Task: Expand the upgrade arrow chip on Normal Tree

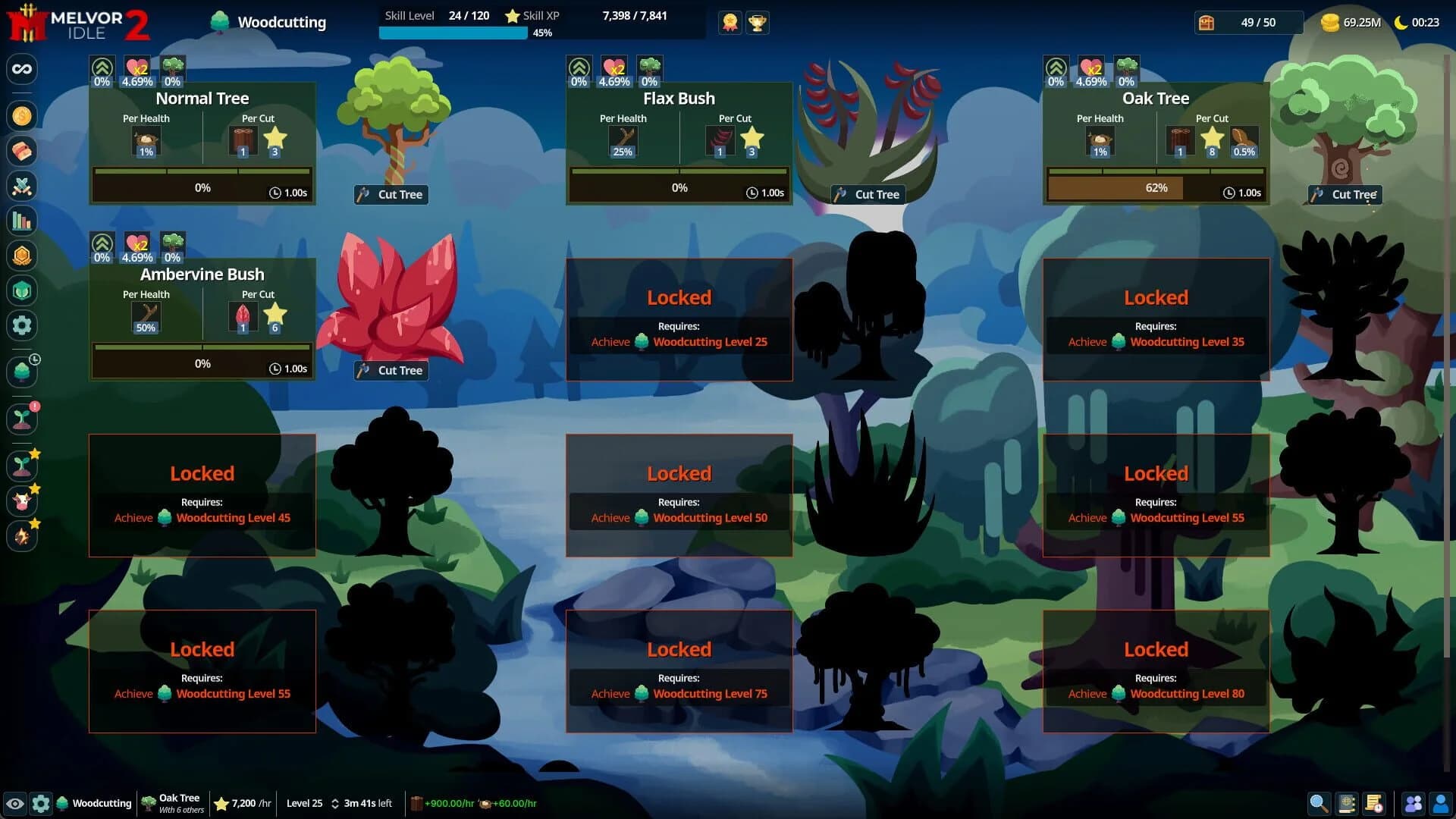Action: click(102, 71)
